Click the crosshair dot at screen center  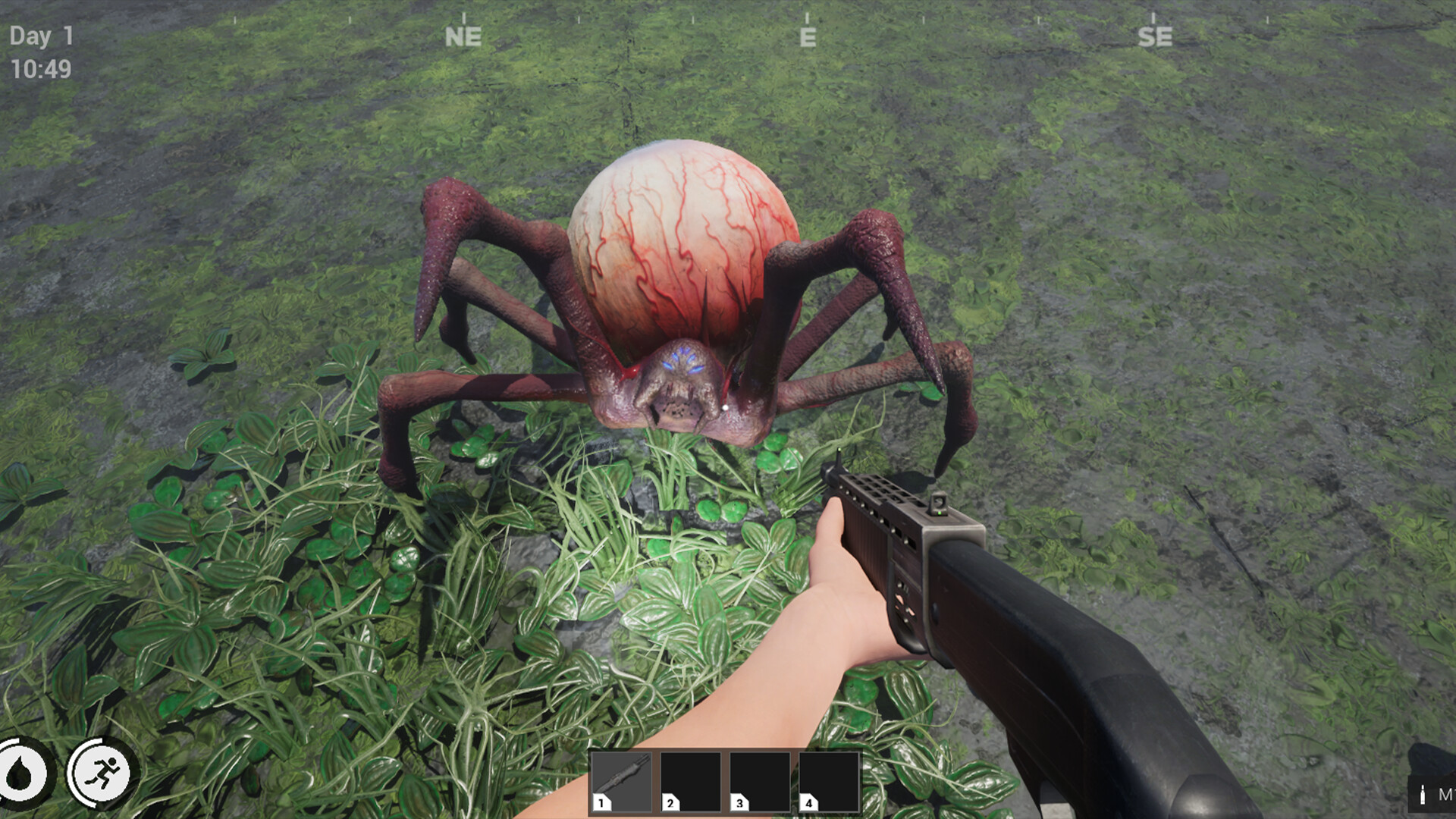point(726,407)
